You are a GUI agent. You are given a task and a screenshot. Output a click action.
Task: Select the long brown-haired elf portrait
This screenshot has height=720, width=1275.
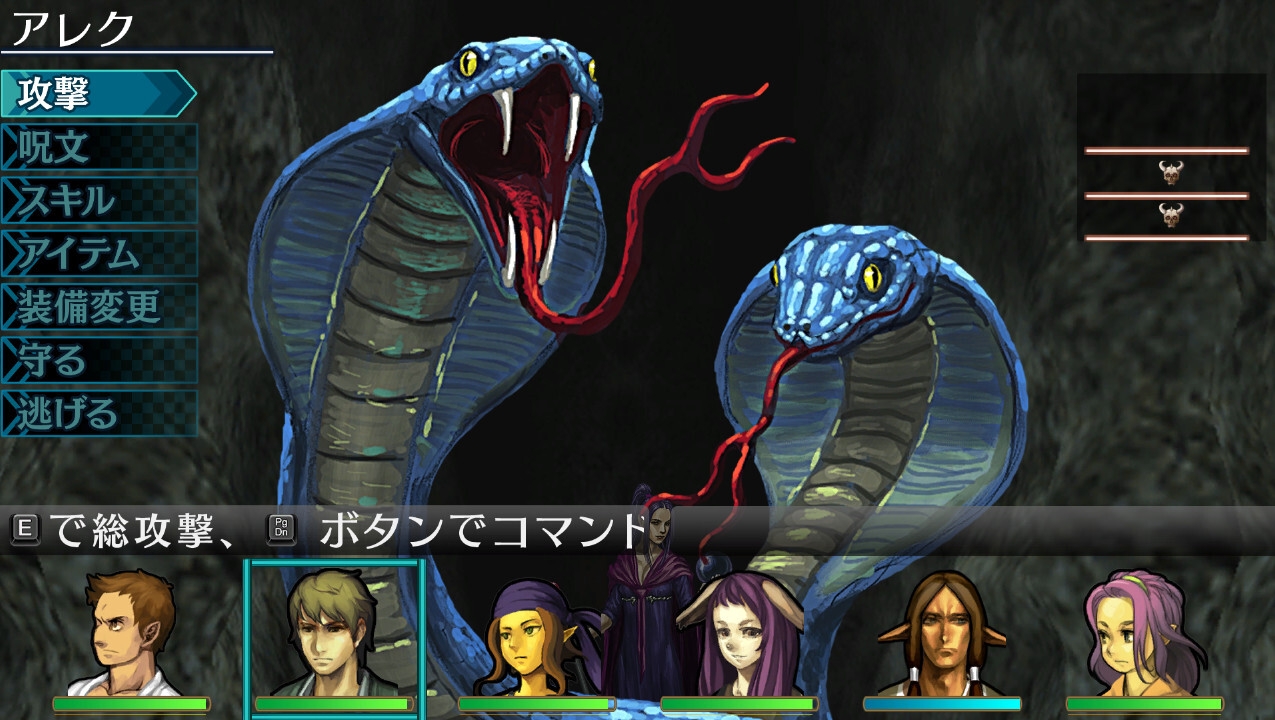[x=942, y=635]
